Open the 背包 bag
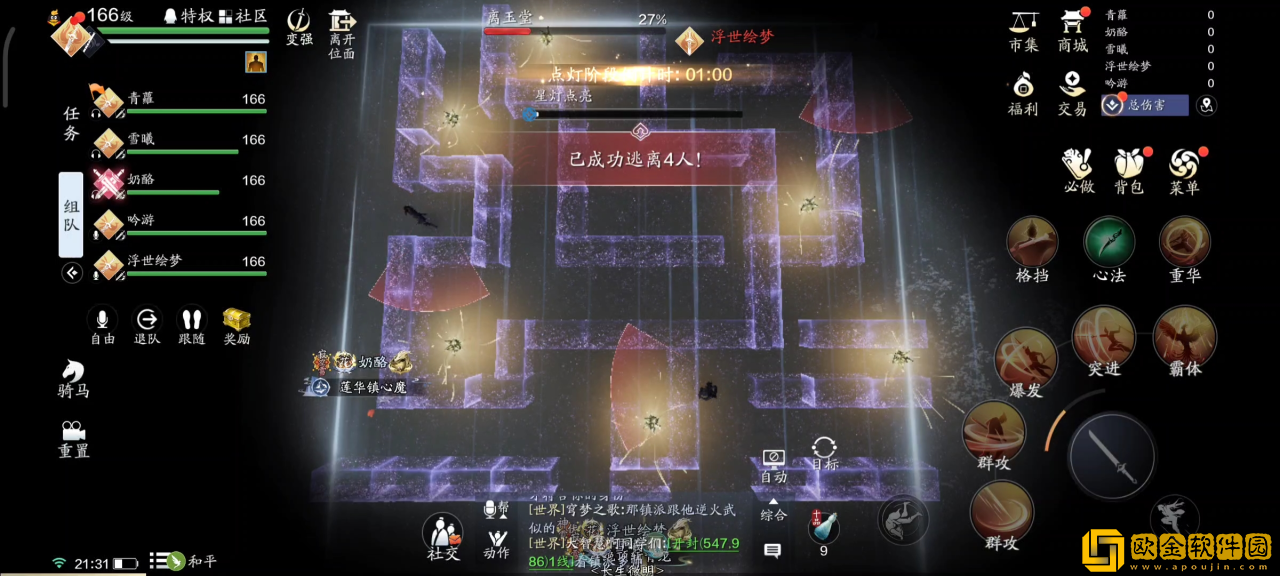 tap(1129, 170)
